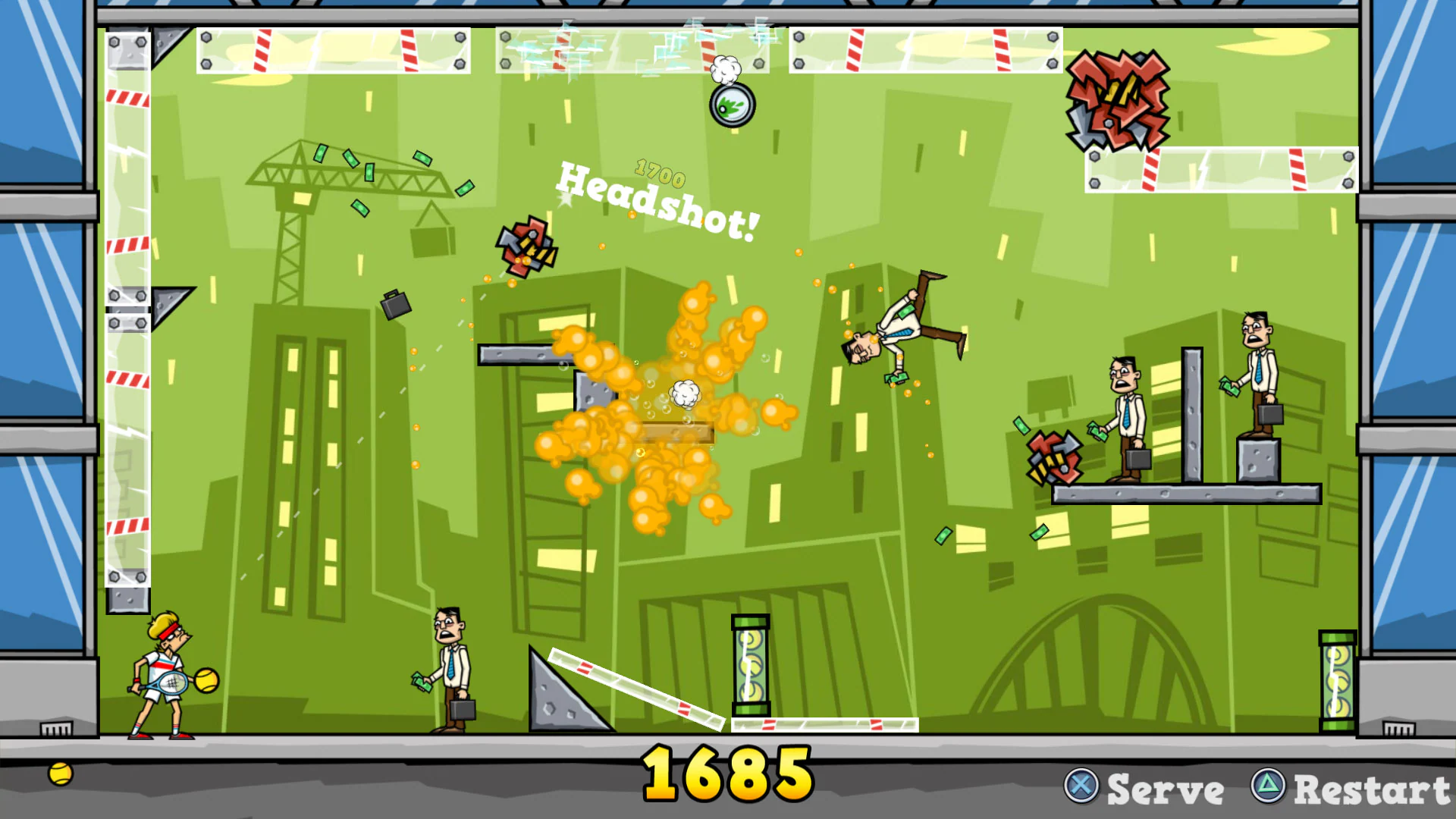Select the businessman on the concrete block right side

(x=1257, y=372)
